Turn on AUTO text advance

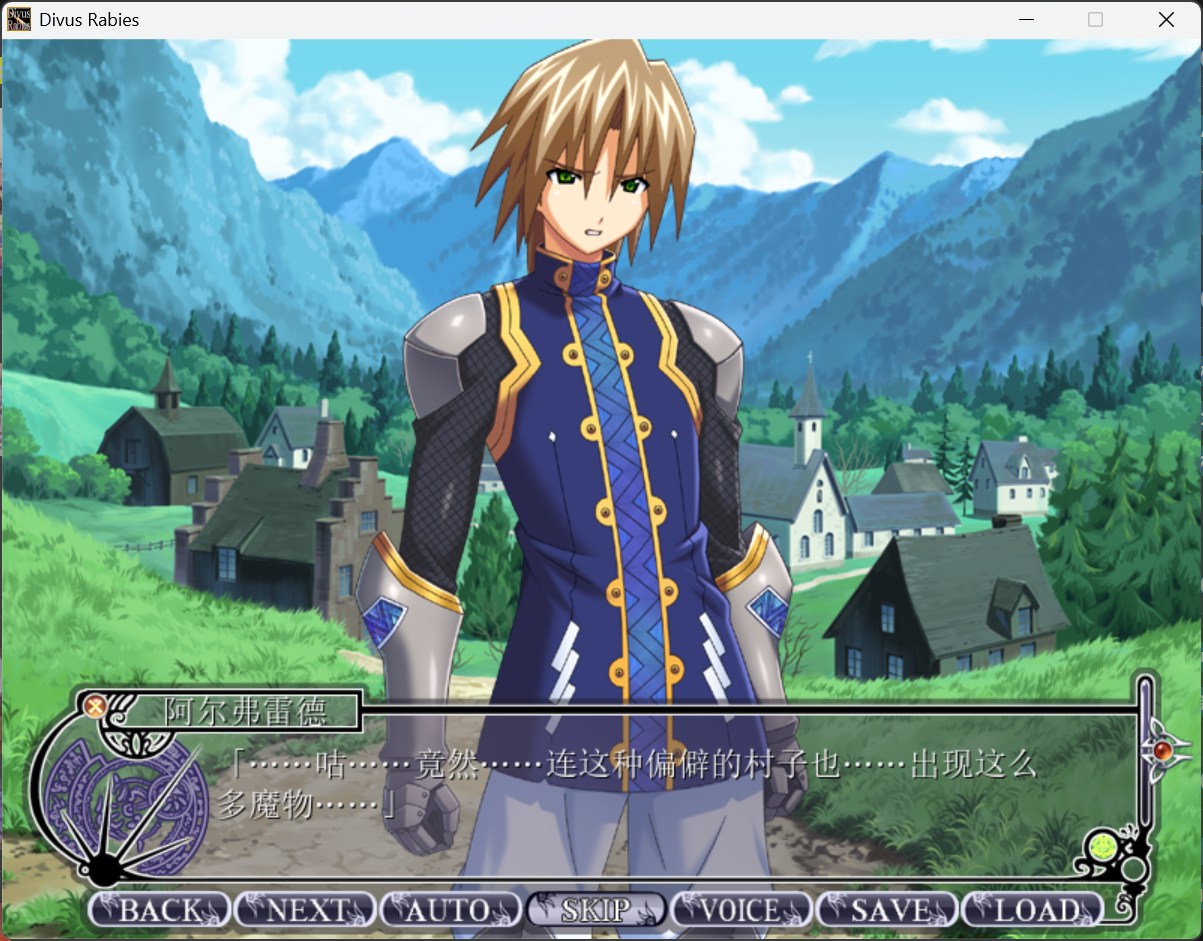[x=450, y=910]
